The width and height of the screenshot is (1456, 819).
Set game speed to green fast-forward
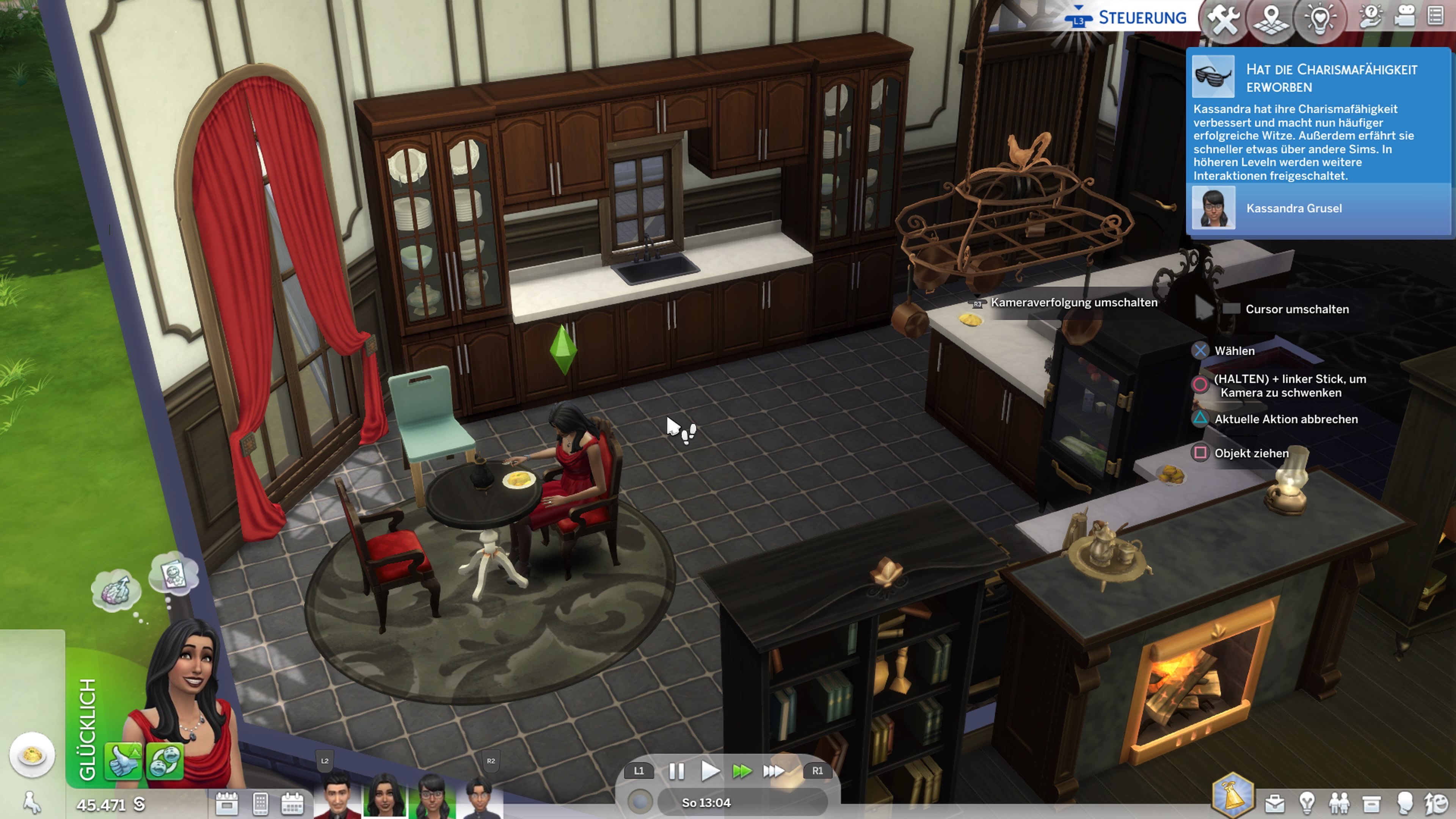point(742,771)
